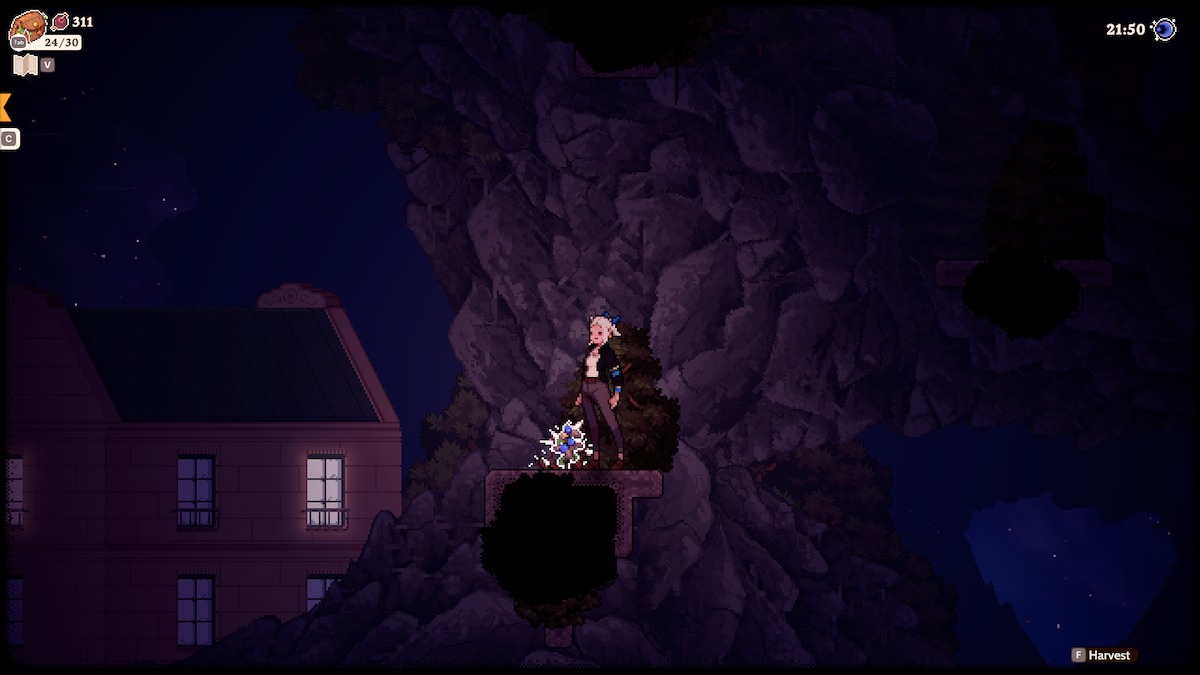Expand the orange side panel tab
This screenshot has height=675, width=1200.
(x=5, y=107)
